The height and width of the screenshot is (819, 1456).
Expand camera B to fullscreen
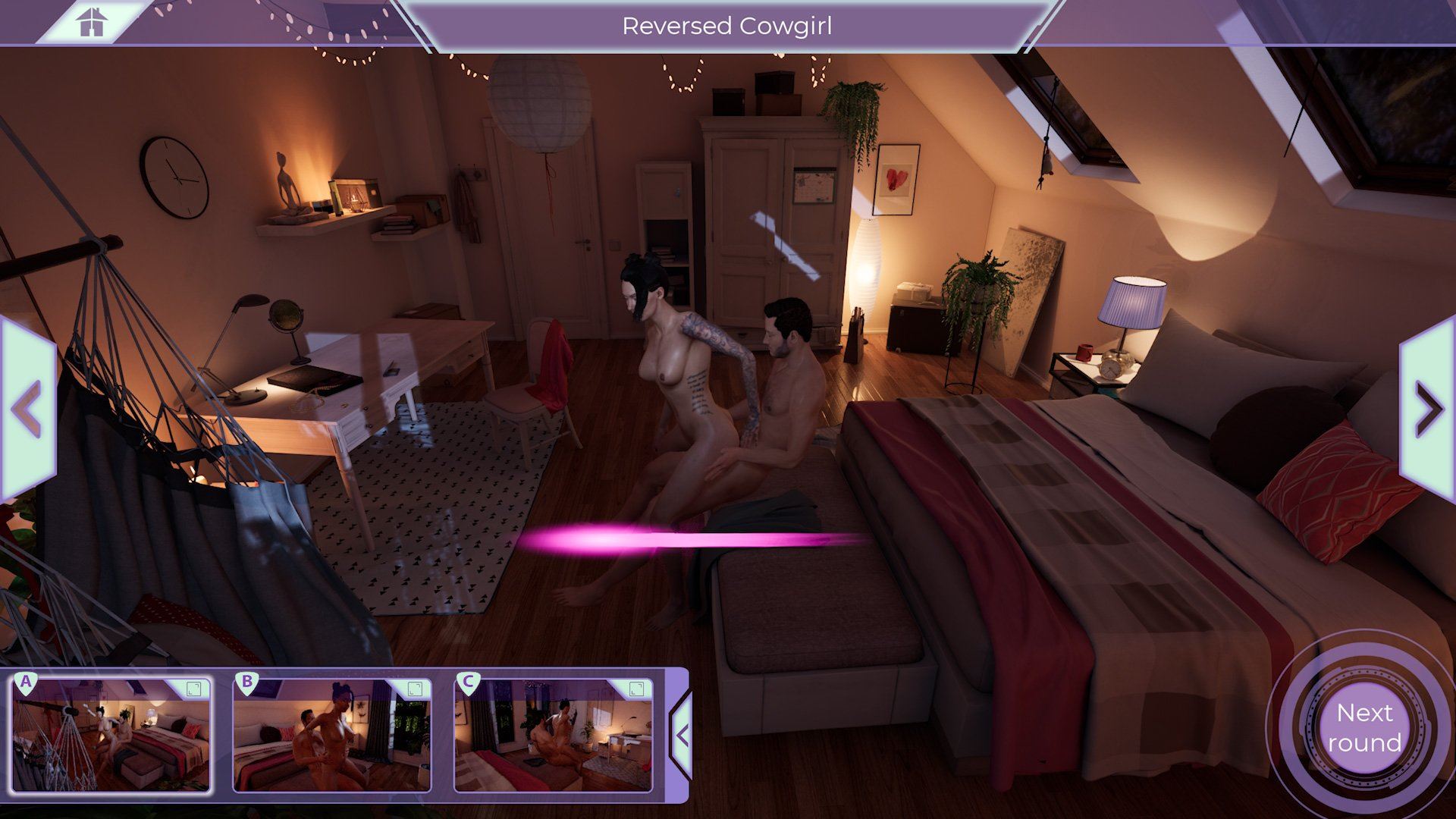click(x=415, y=689)
